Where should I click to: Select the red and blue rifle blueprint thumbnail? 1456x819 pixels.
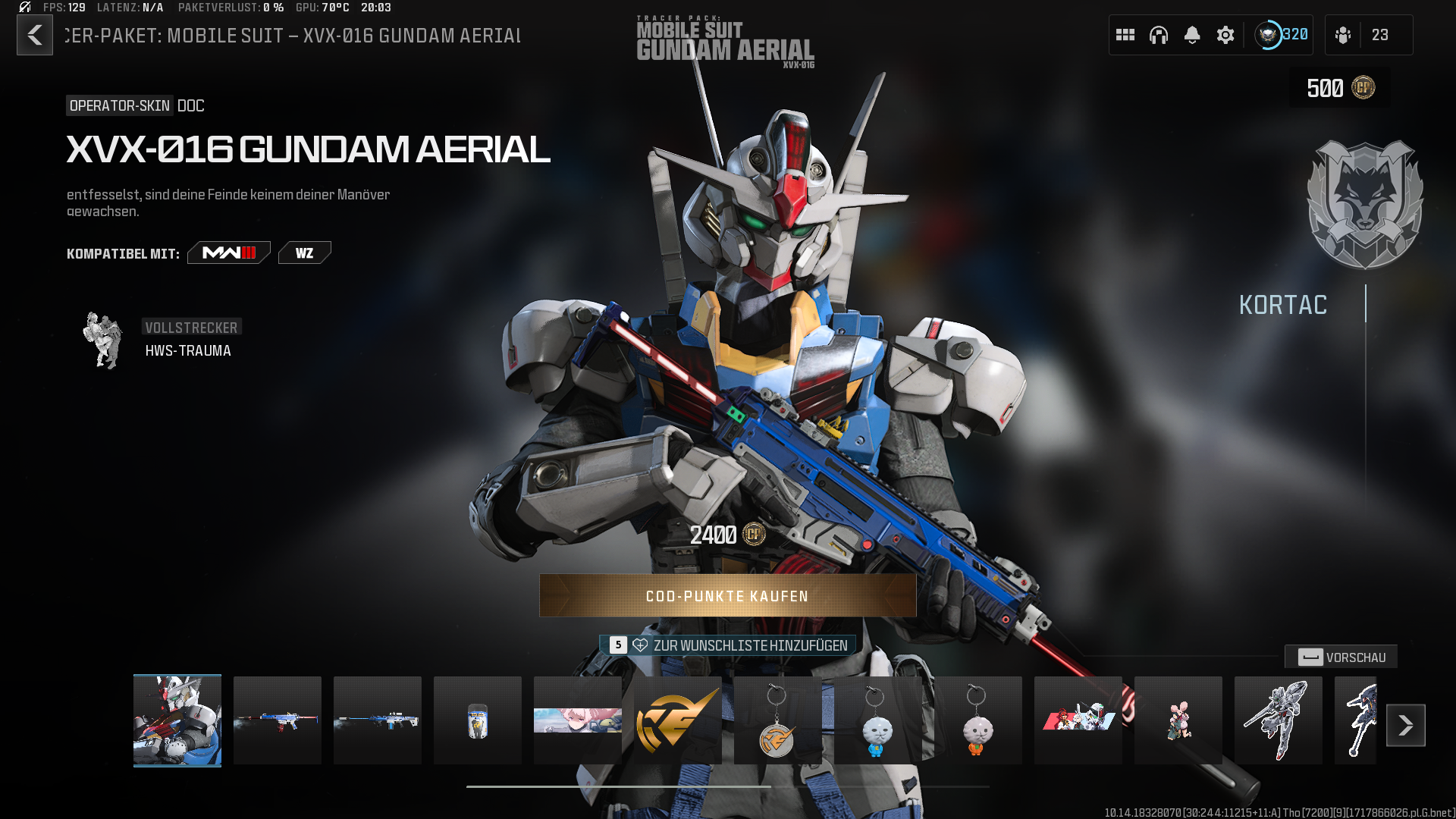click(x=278, y=720)
